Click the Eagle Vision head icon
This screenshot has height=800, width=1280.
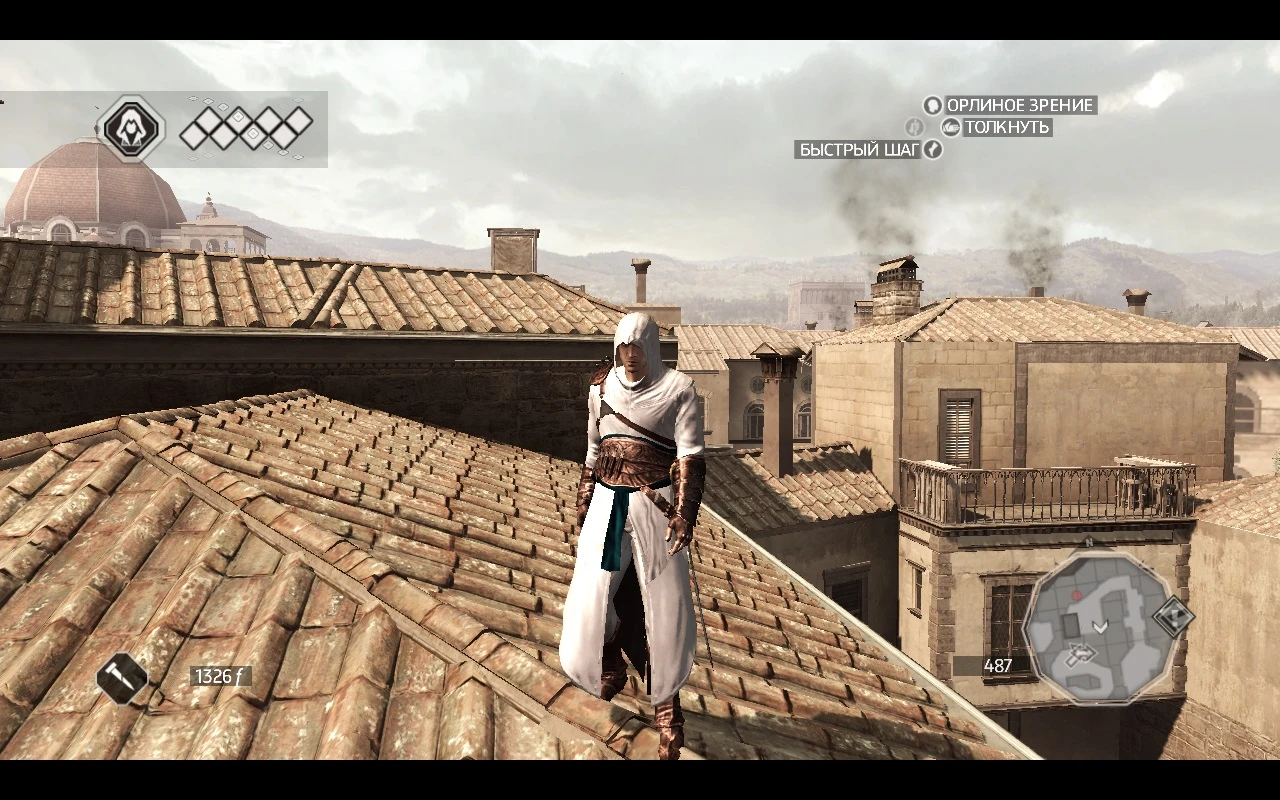(933, 106)
